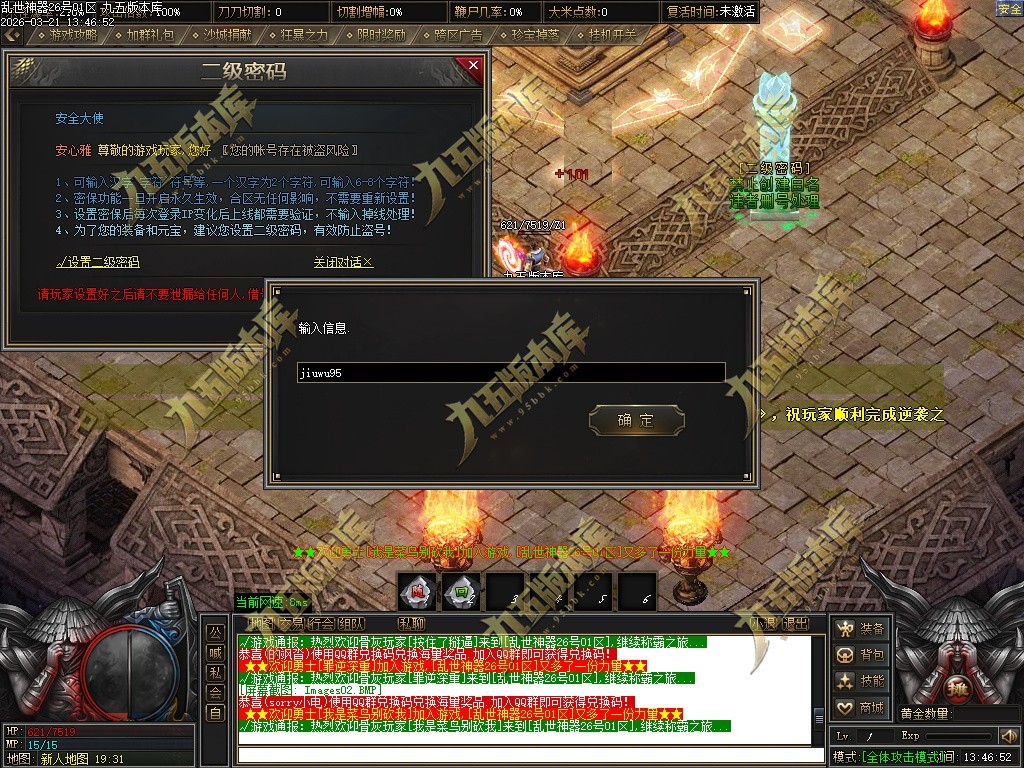Use the red potion in the first hotbar slot

tap(416, 591)
